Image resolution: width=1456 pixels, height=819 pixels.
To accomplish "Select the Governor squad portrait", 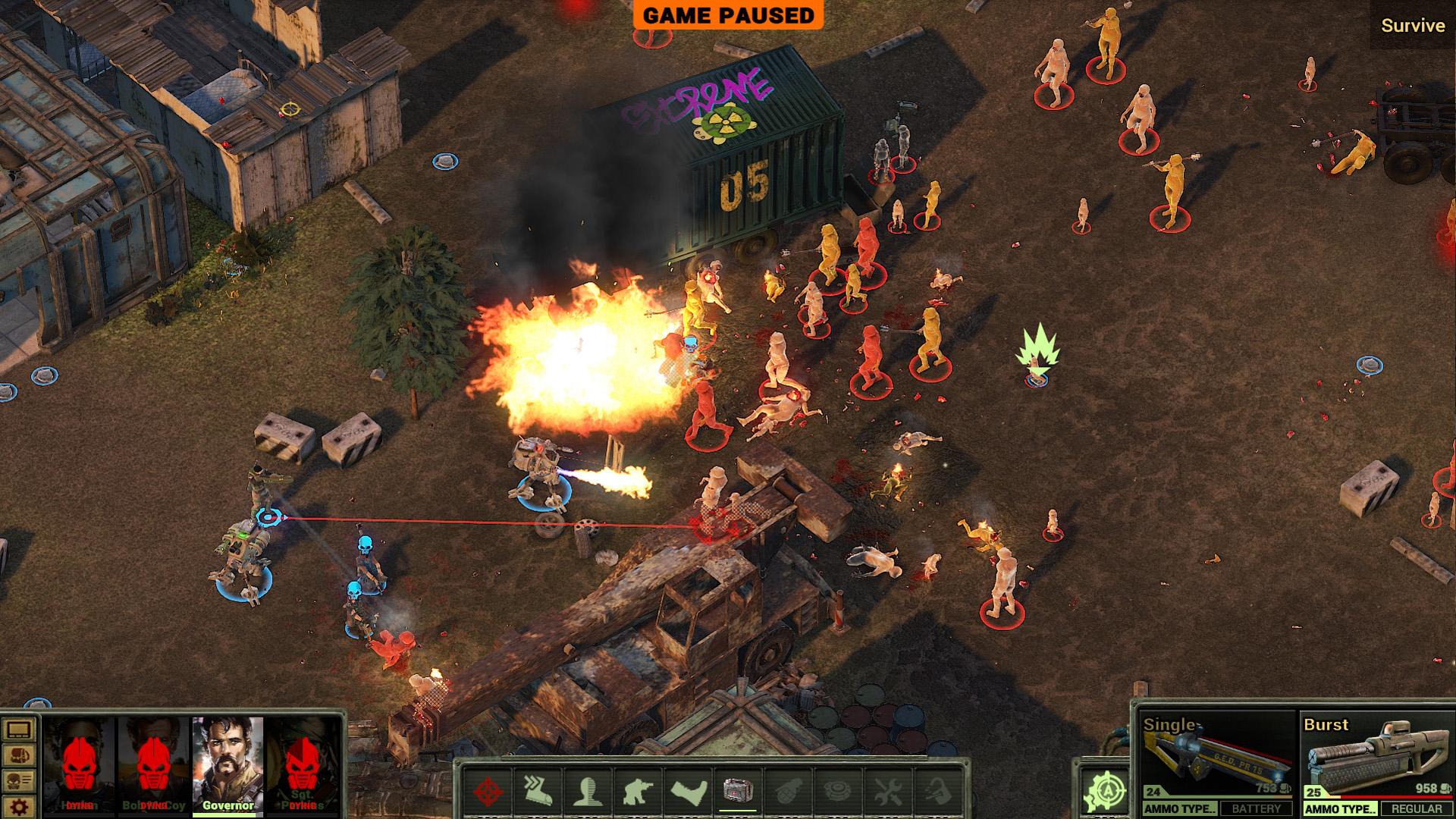I will pyautogui.click(x=227, y=762).
